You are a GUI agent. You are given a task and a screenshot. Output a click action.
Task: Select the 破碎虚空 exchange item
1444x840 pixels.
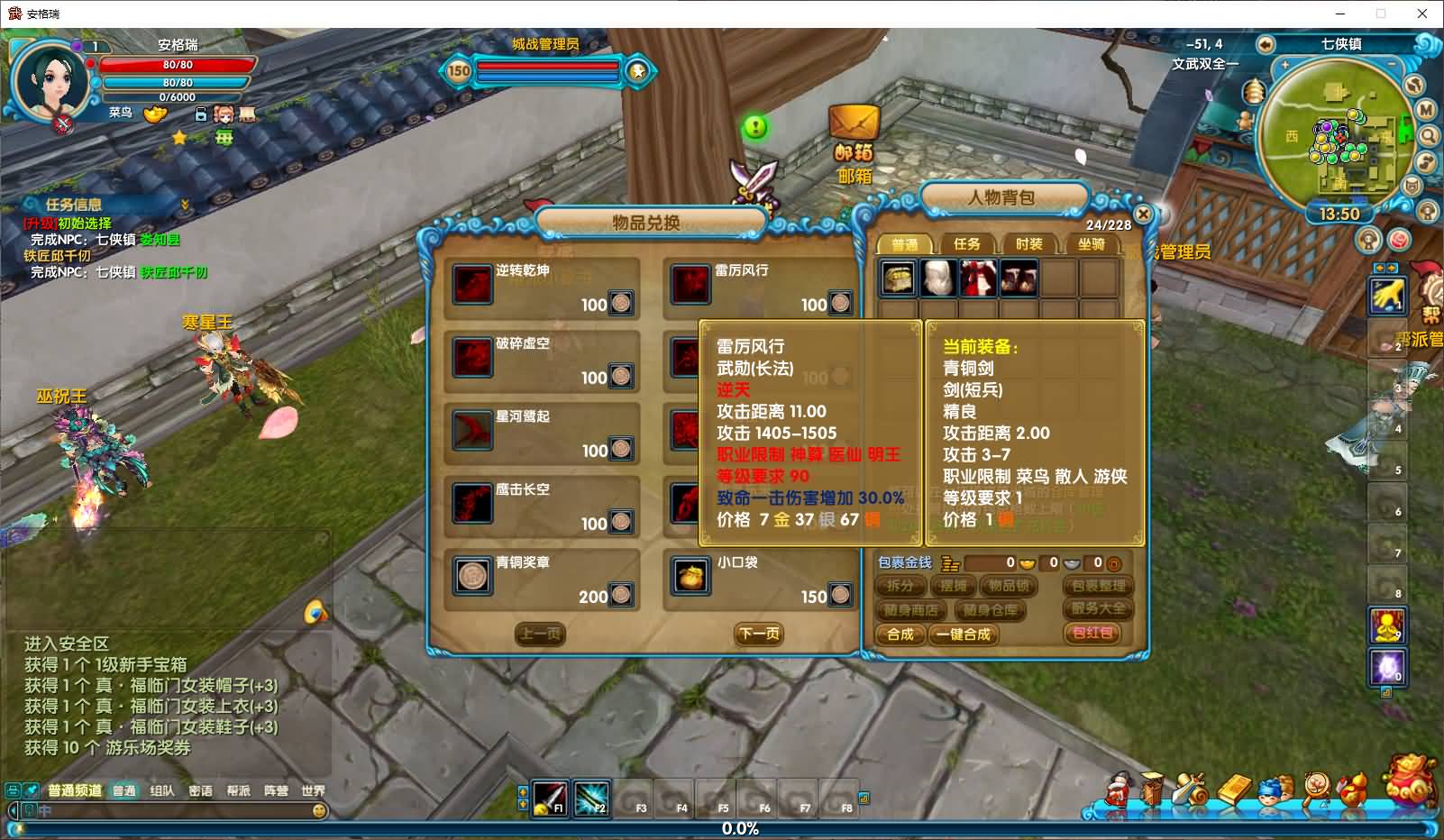pyautogui.click(x=472, y=358)
